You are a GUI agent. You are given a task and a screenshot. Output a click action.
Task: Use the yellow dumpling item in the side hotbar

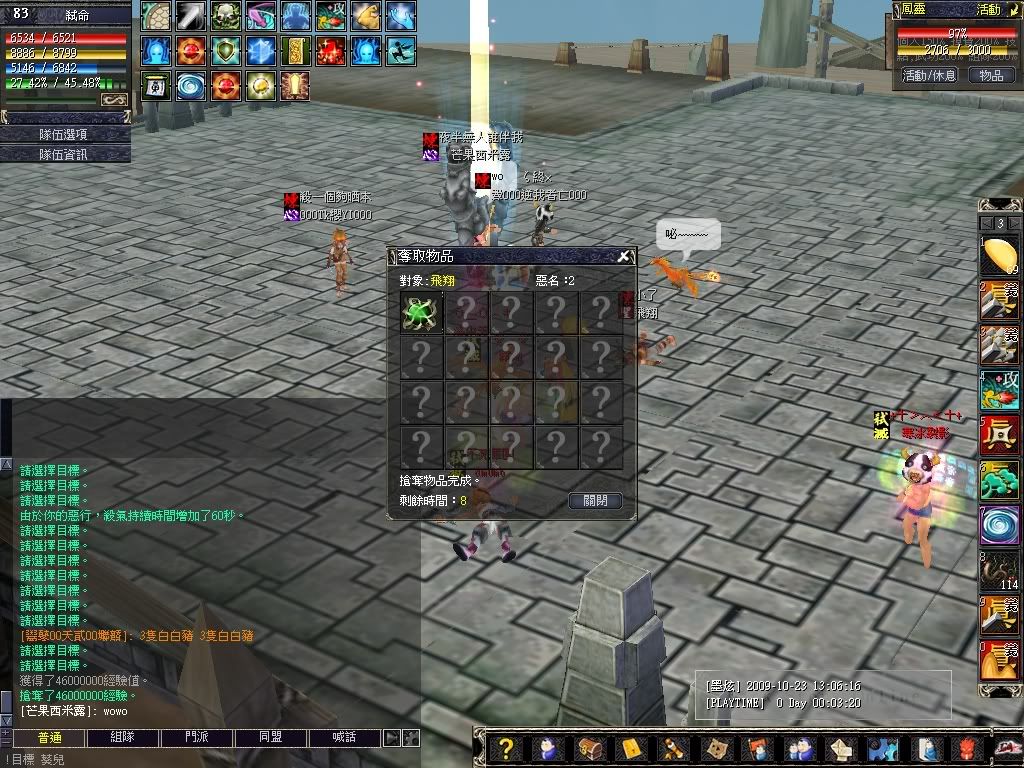click(x=999, y=257)
